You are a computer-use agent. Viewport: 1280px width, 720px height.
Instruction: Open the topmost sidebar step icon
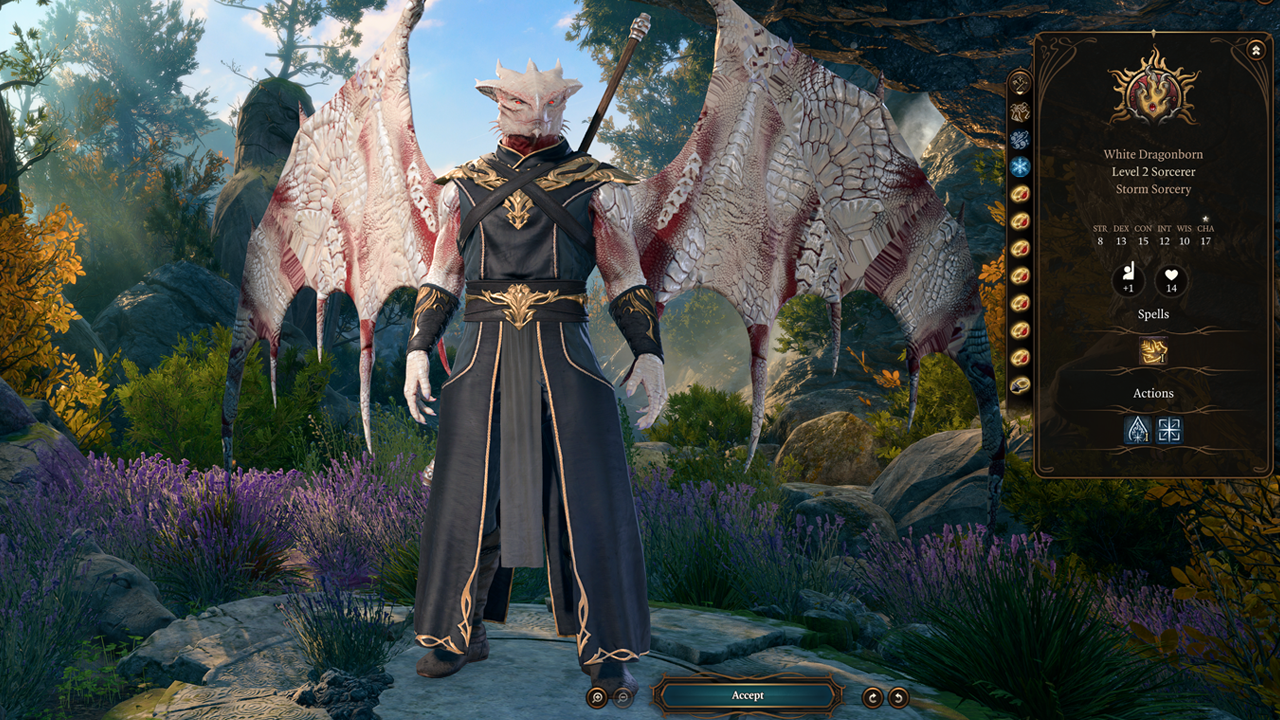(x=1020, y=83)
